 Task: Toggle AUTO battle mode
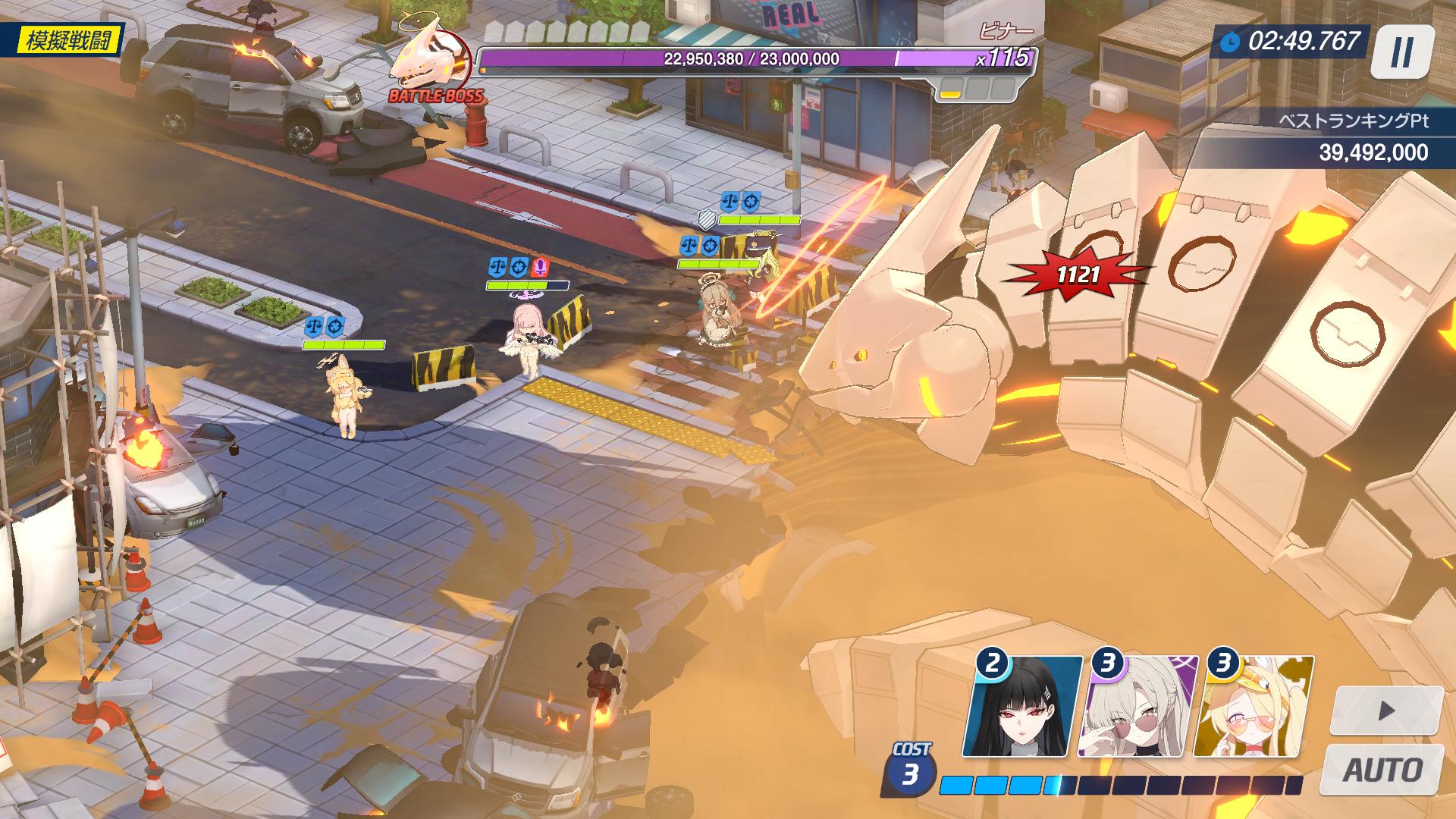(x=1382, y=769)
